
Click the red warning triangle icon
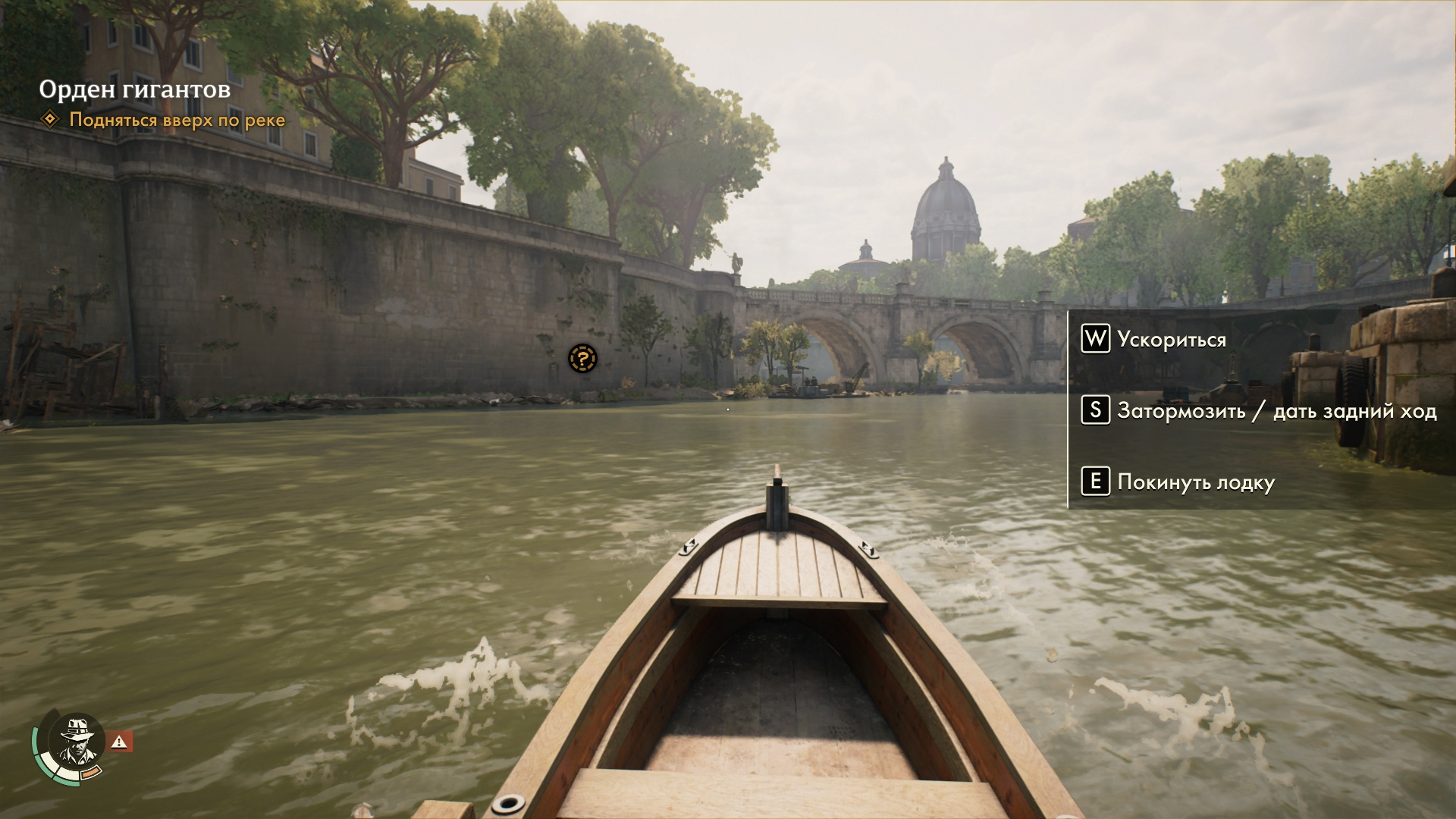120,742
